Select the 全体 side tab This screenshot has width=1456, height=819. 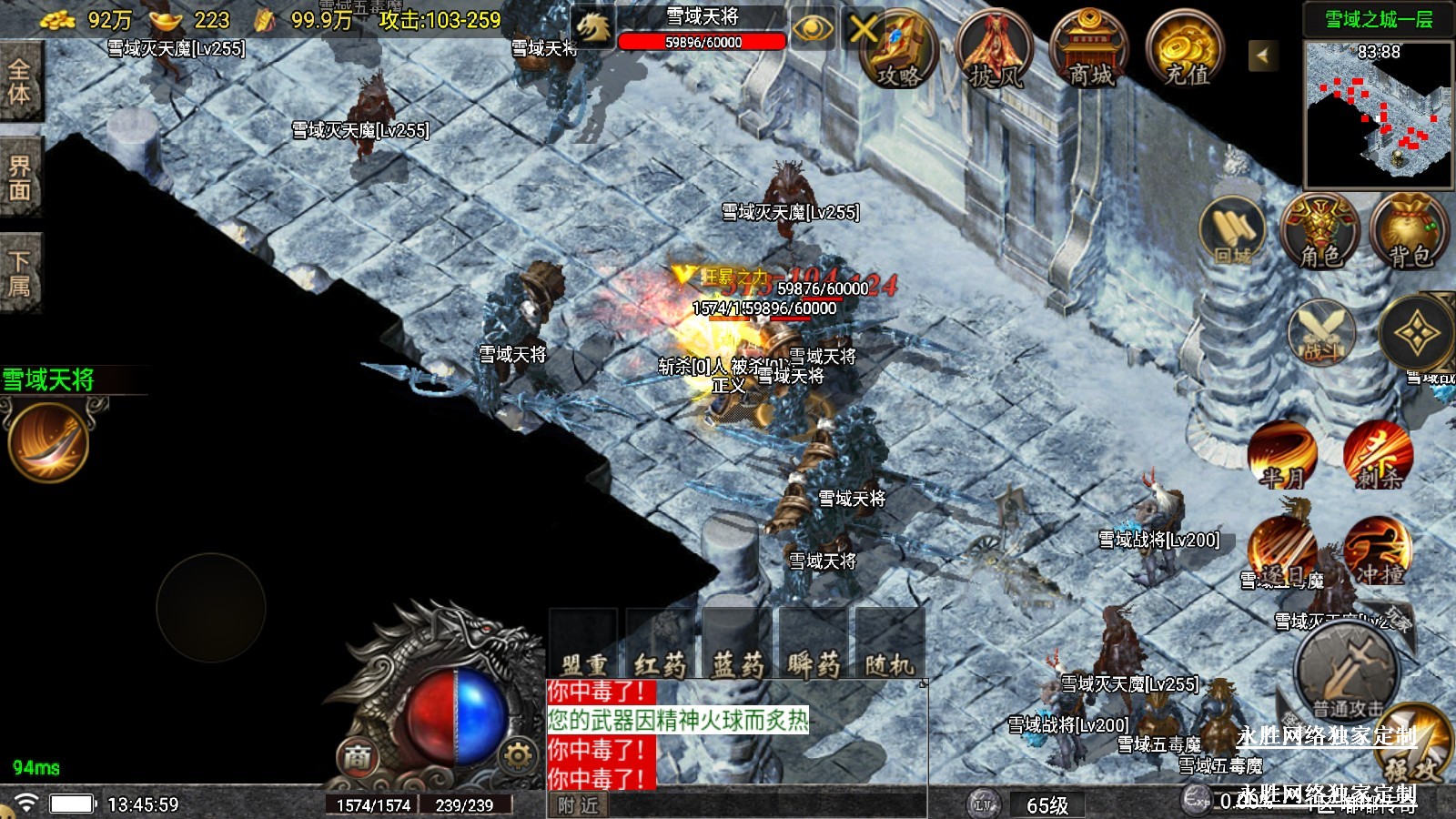tap(20, 82)
